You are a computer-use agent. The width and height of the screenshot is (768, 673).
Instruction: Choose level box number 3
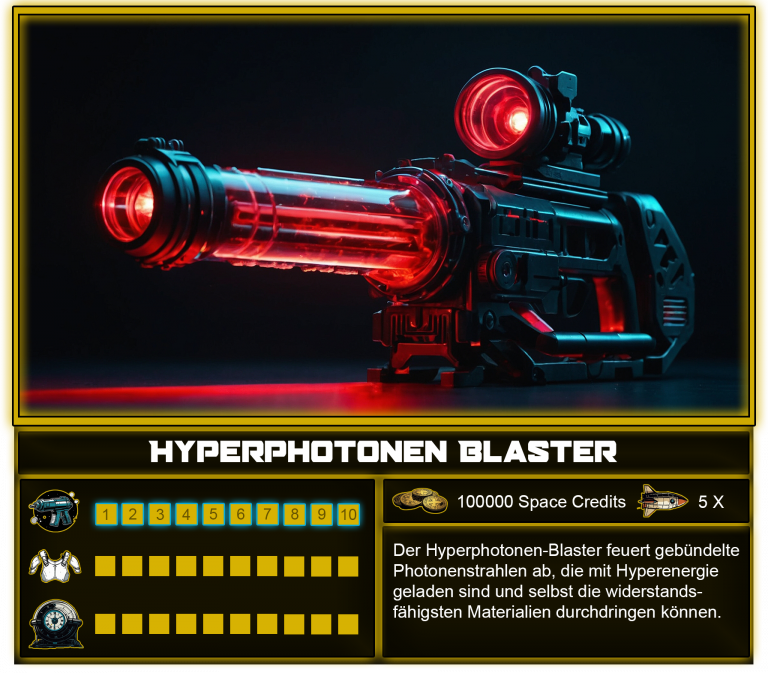(160, 515)
